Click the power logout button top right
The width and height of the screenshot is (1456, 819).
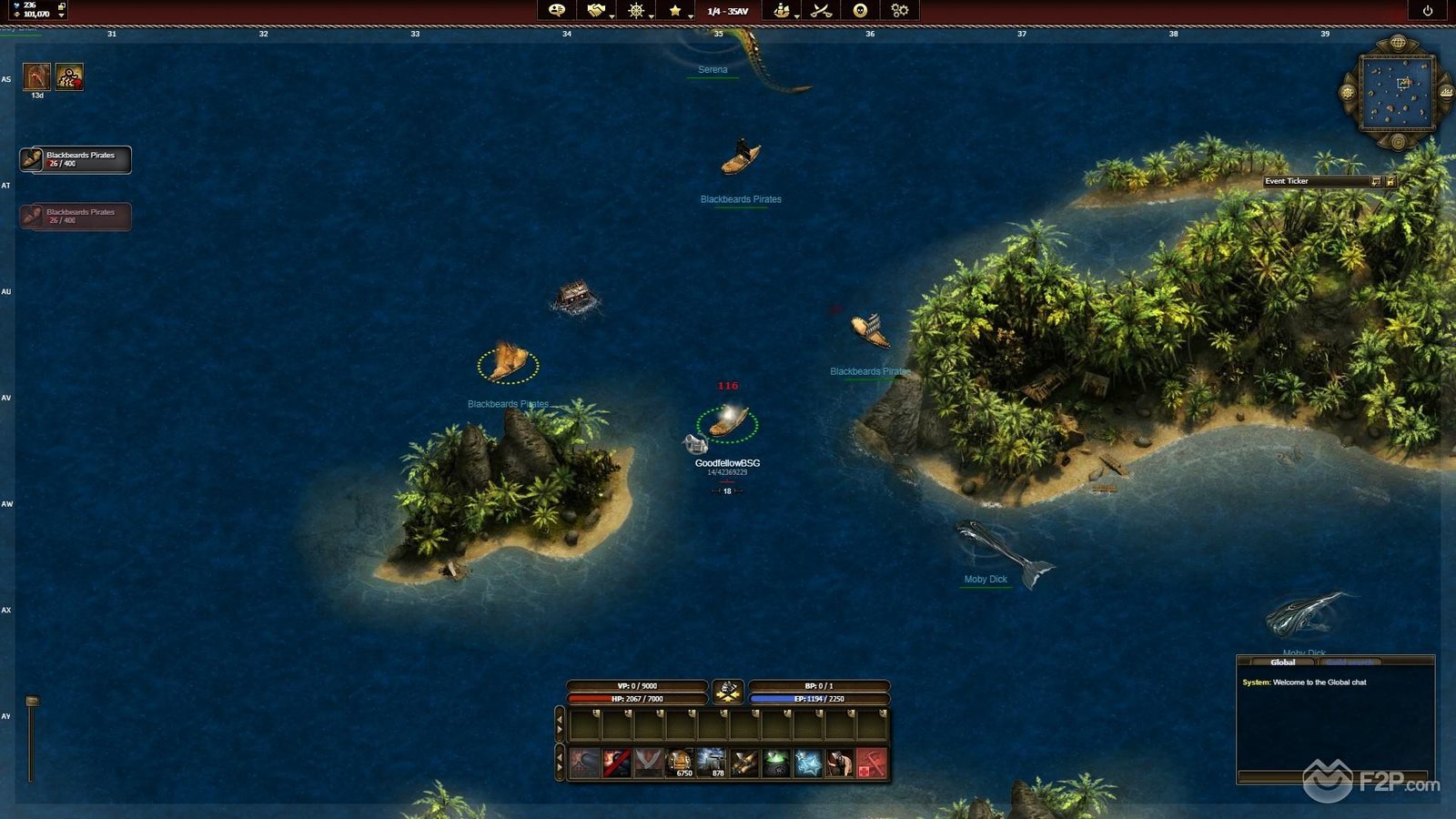pyautogui.click(x=1427, y=12)
